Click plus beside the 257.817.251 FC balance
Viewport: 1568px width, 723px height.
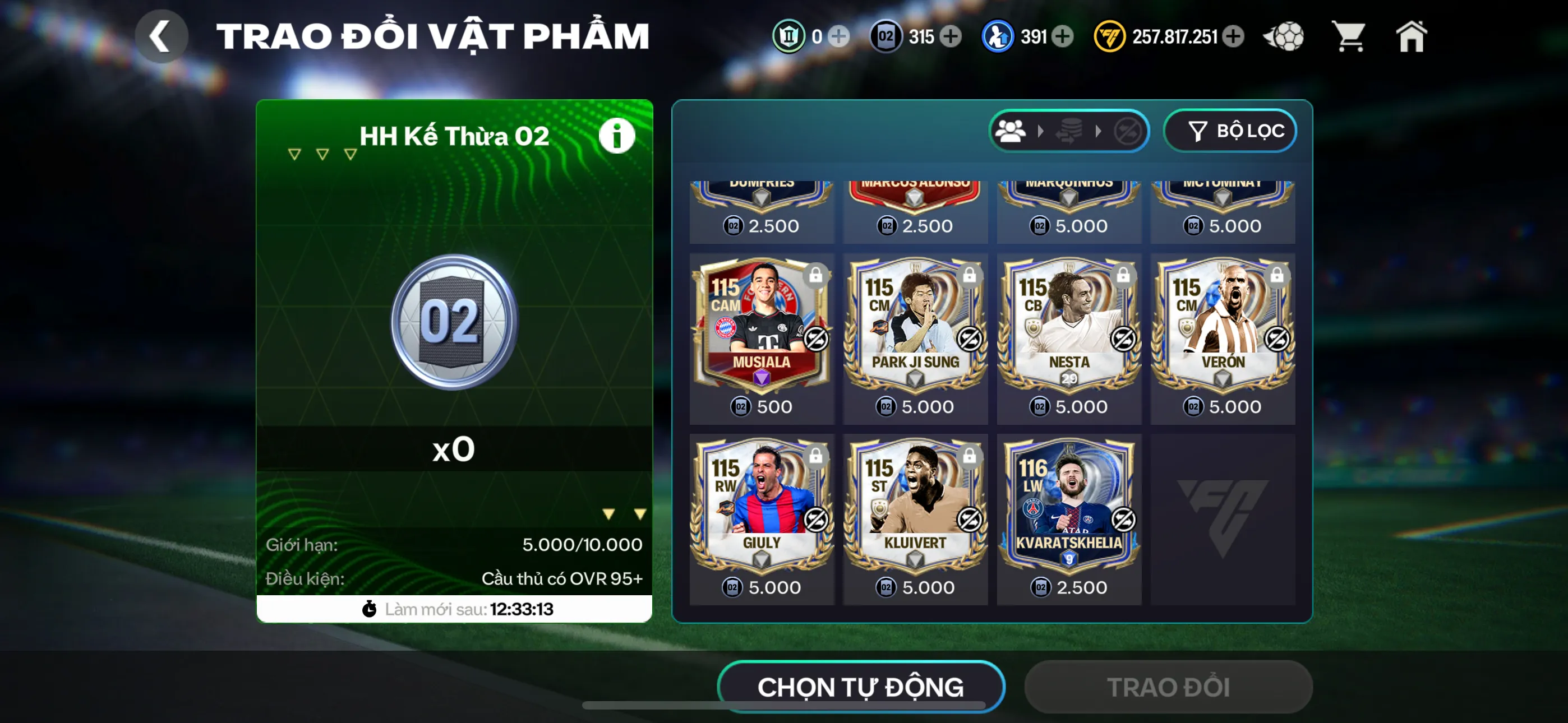1235,36
